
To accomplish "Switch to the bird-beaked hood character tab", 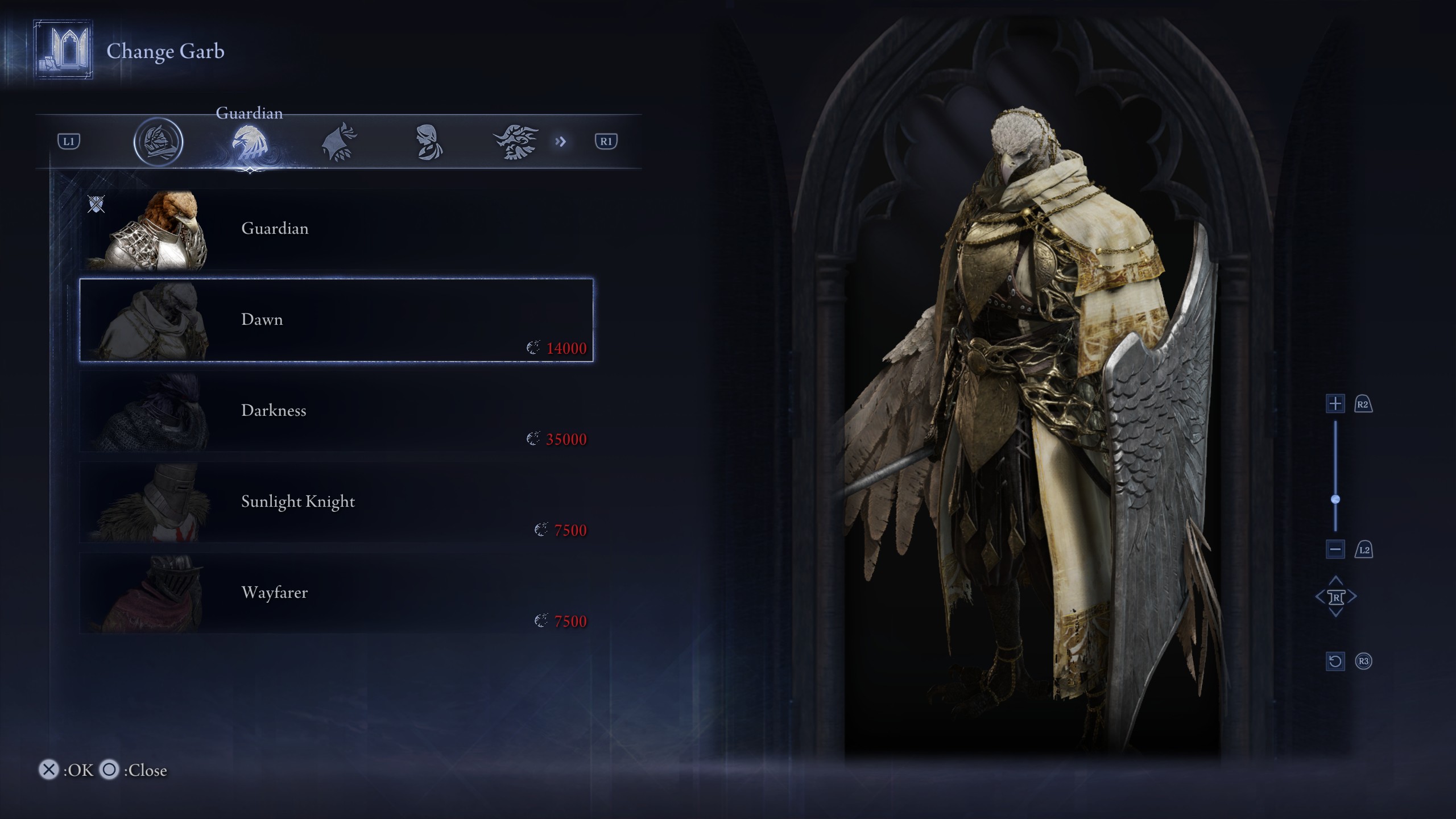I will 339,142.
